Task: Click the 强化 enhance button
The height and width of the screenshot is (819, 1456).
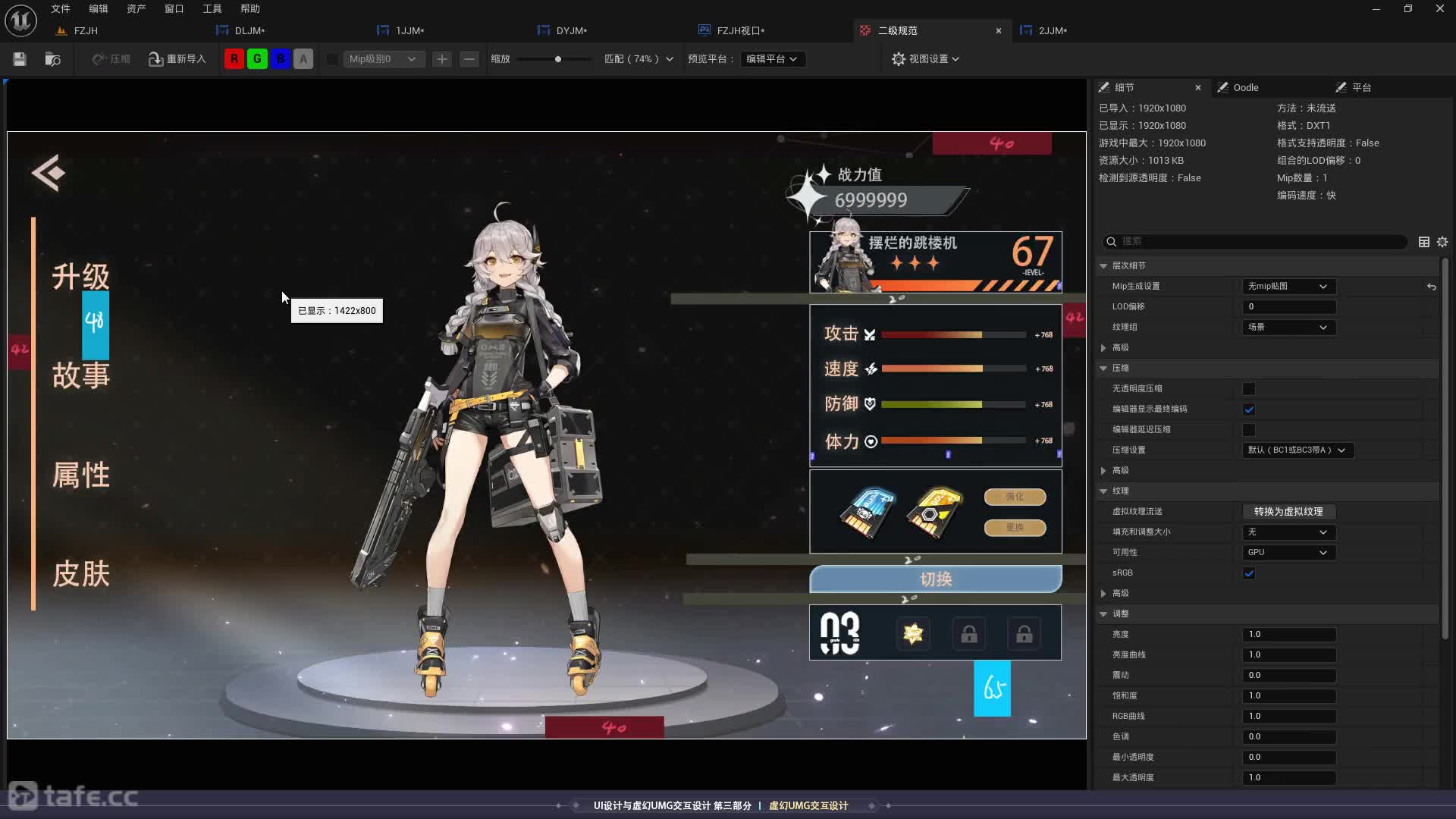Action: click(x=1015, y=497)
